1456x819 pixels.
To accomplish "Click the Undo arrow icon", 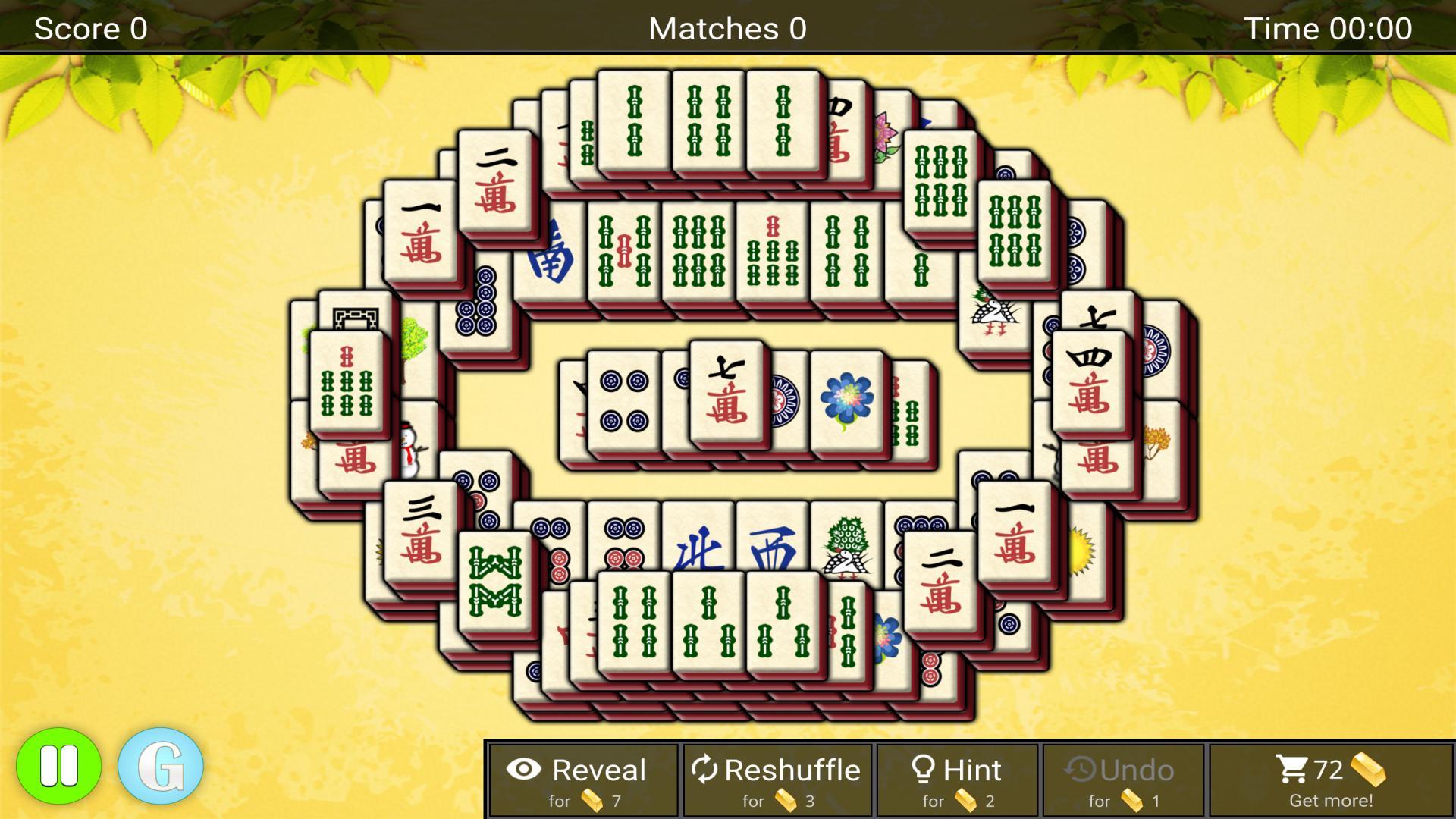I will coord(1080,770).
